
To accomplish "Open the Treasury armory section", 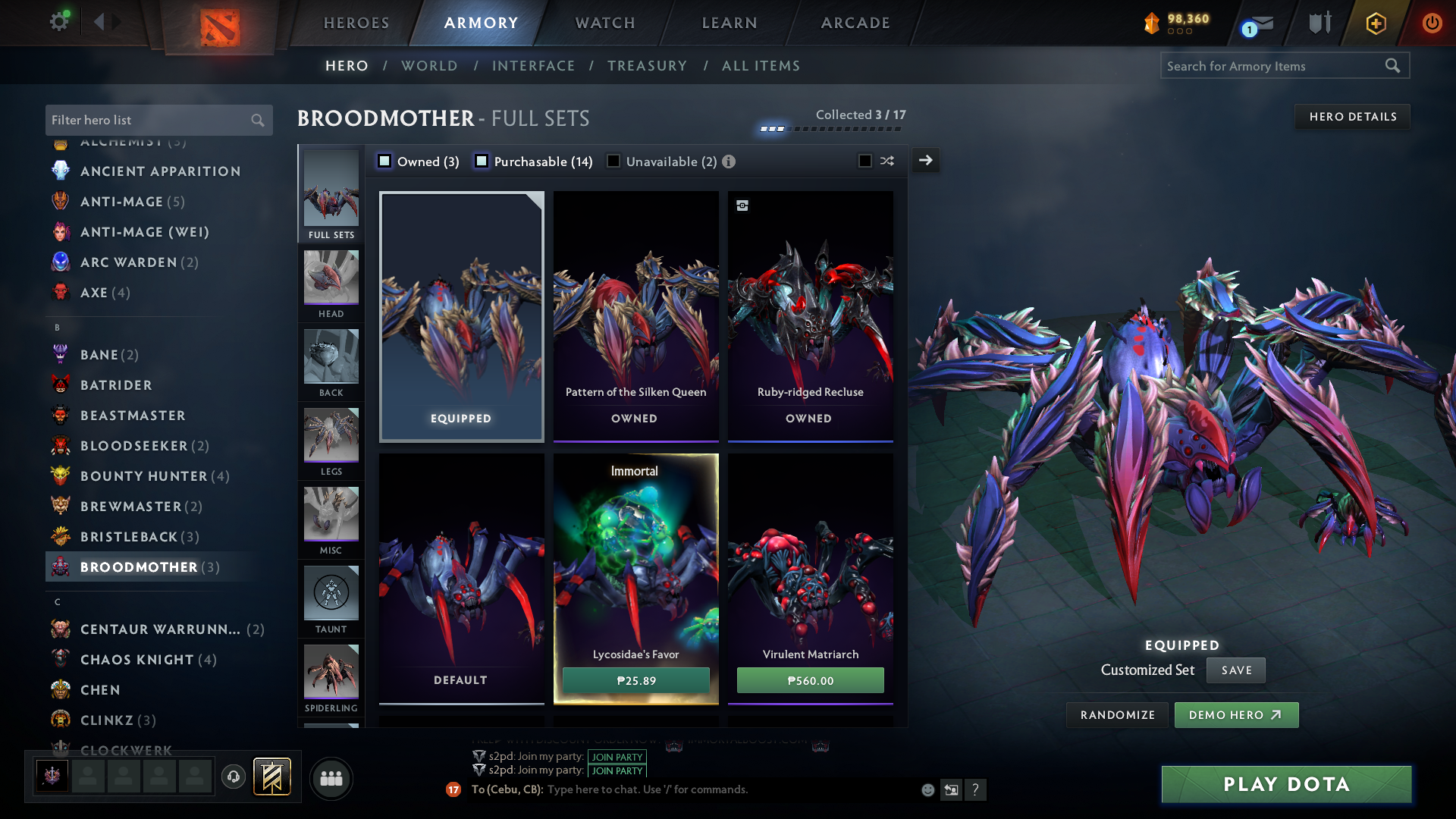I will tap(647, 66).
